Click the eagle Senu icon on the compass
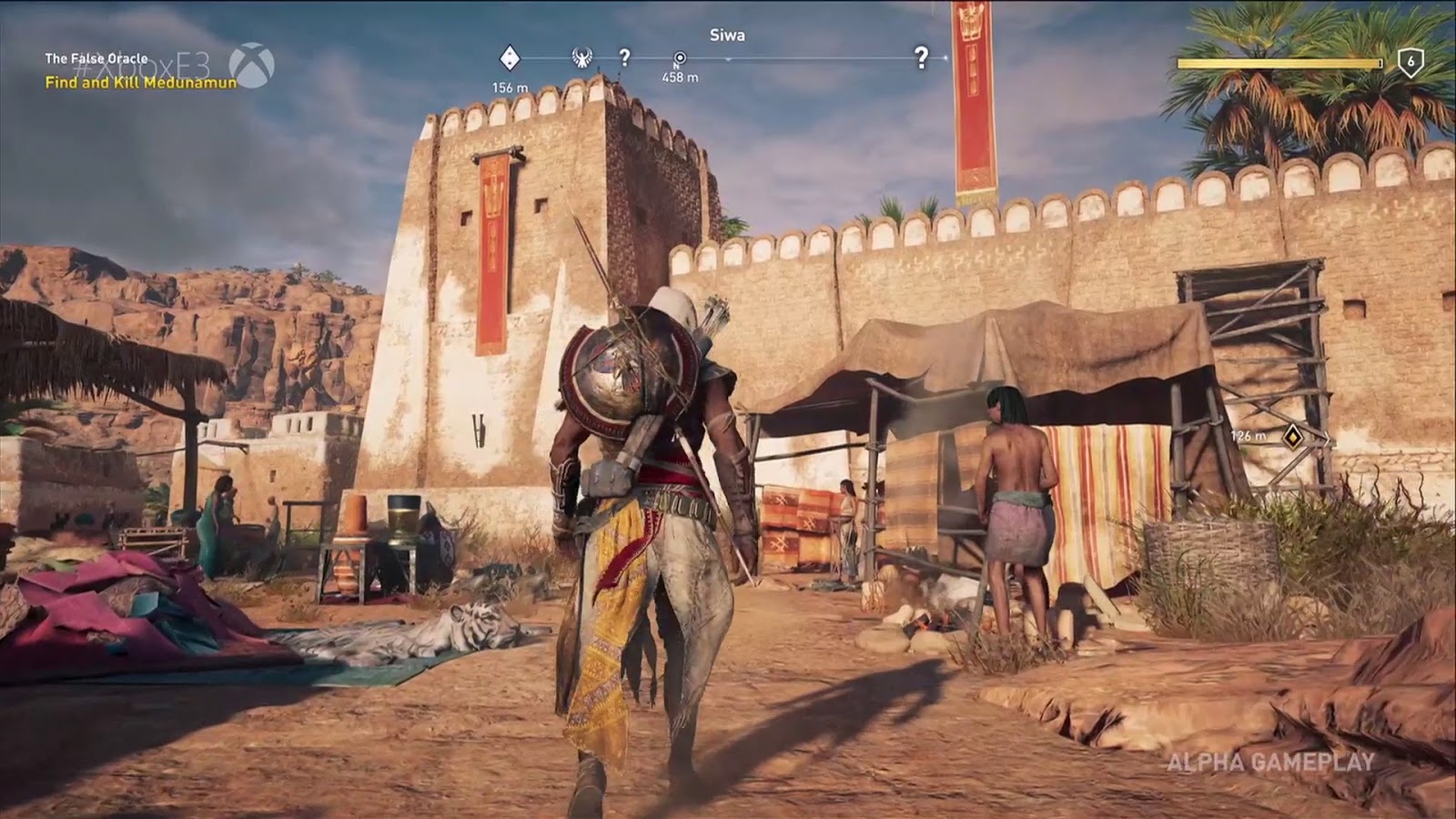The image size is (1456, 819). [x=582, y=56]
